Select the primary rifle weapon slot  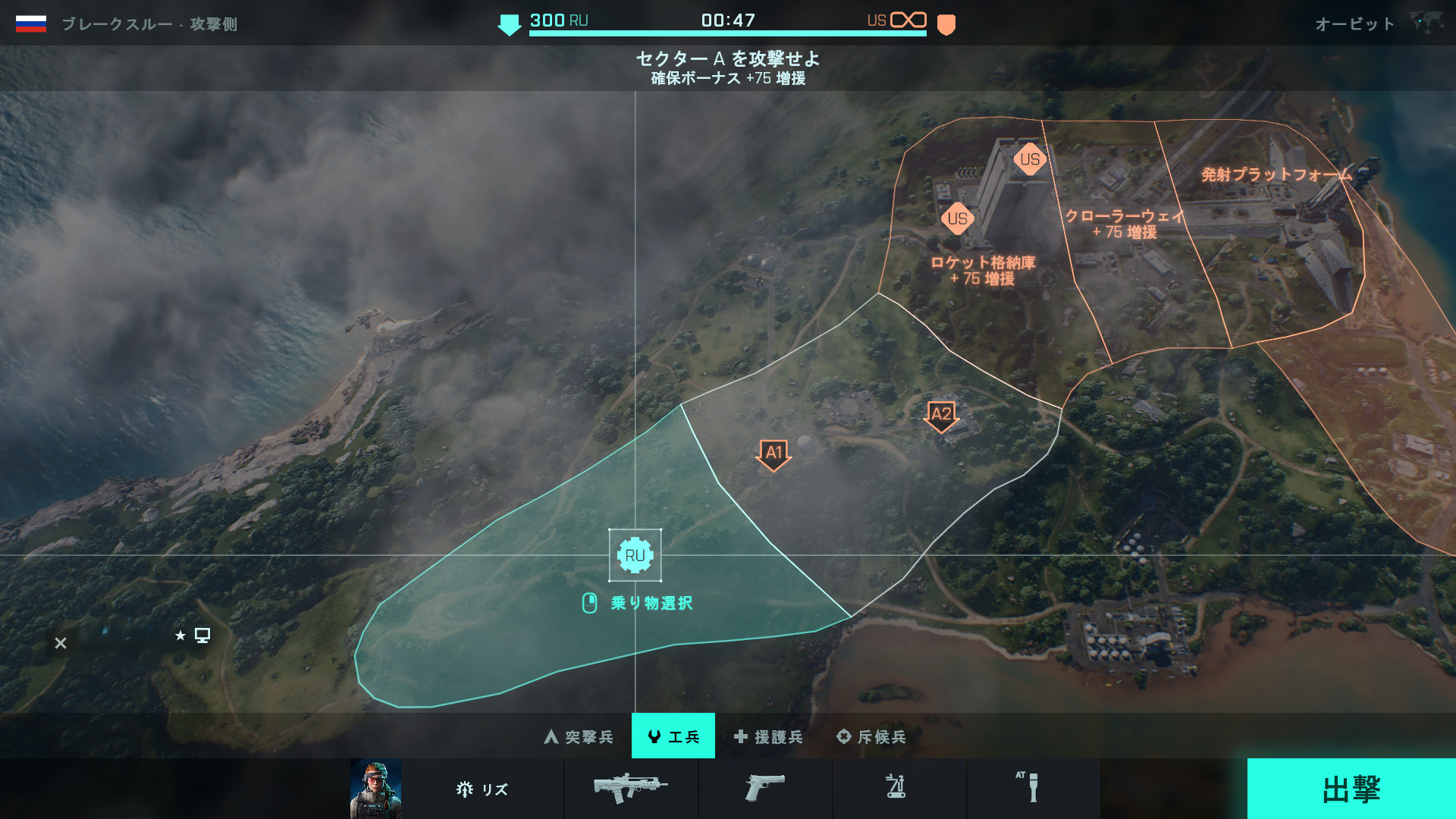point(631,789)
